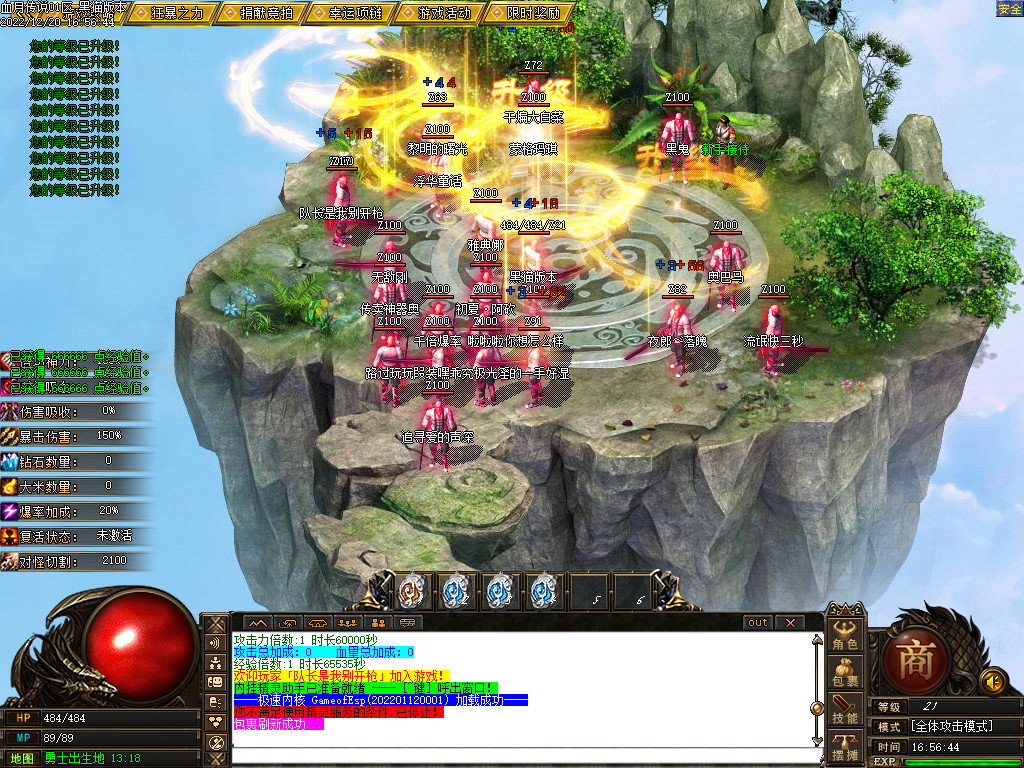Select the sound-wave chat channel icon
1024x768 pixels.
tap(215, 643)
